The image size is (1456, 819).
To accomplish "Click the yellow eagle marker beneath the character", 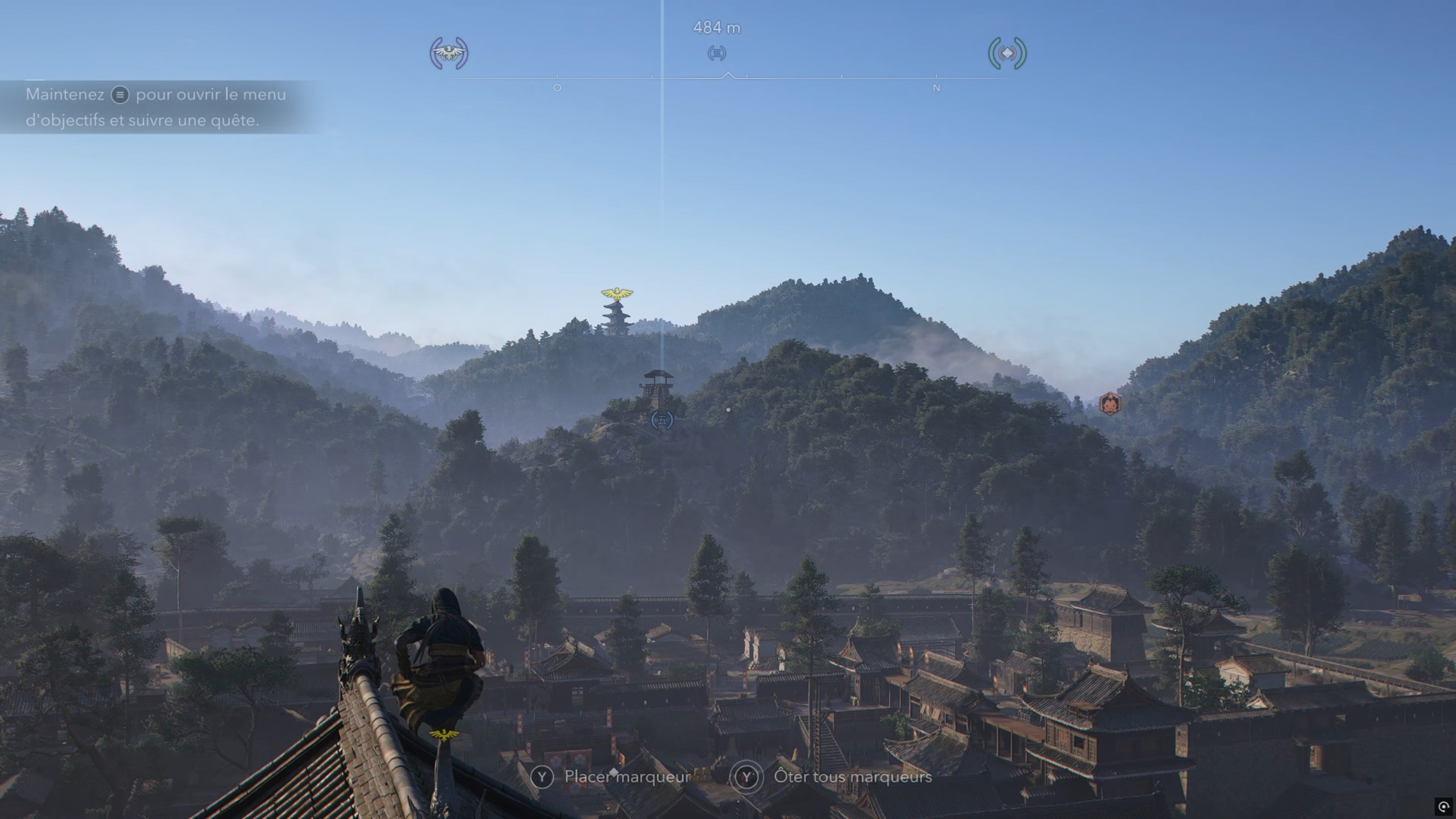I will (444, 734).
